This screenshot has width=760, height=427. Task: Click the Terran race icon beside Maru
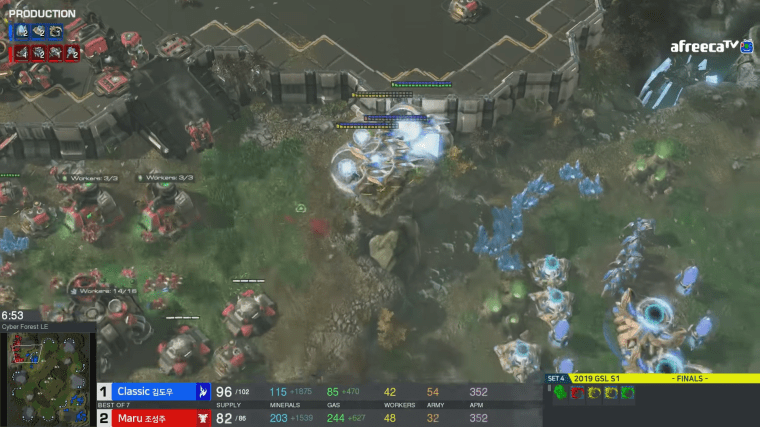click(x=203, y=417)
